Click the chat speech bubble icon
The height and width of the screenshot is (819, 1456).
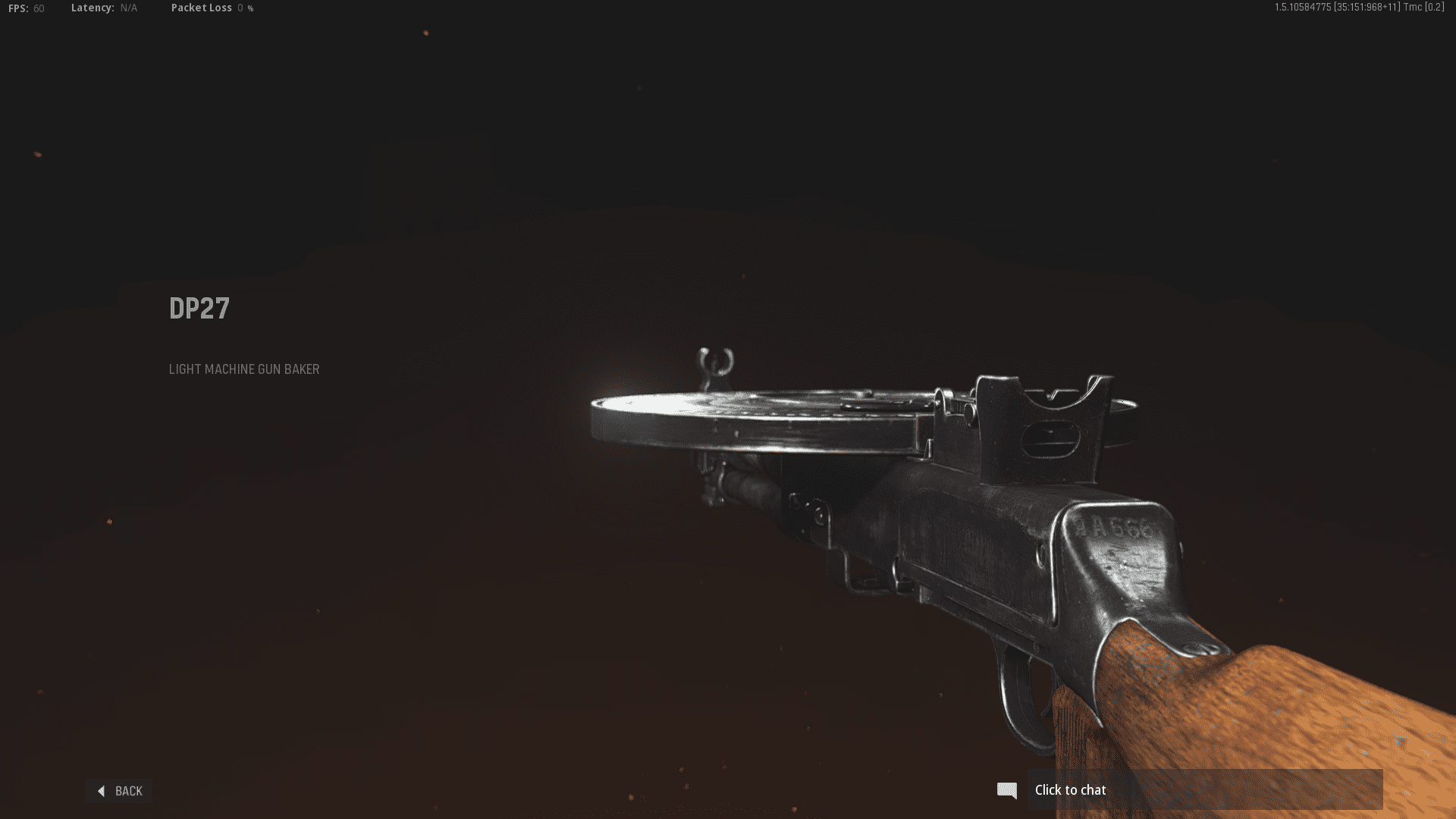[1007, 790]
